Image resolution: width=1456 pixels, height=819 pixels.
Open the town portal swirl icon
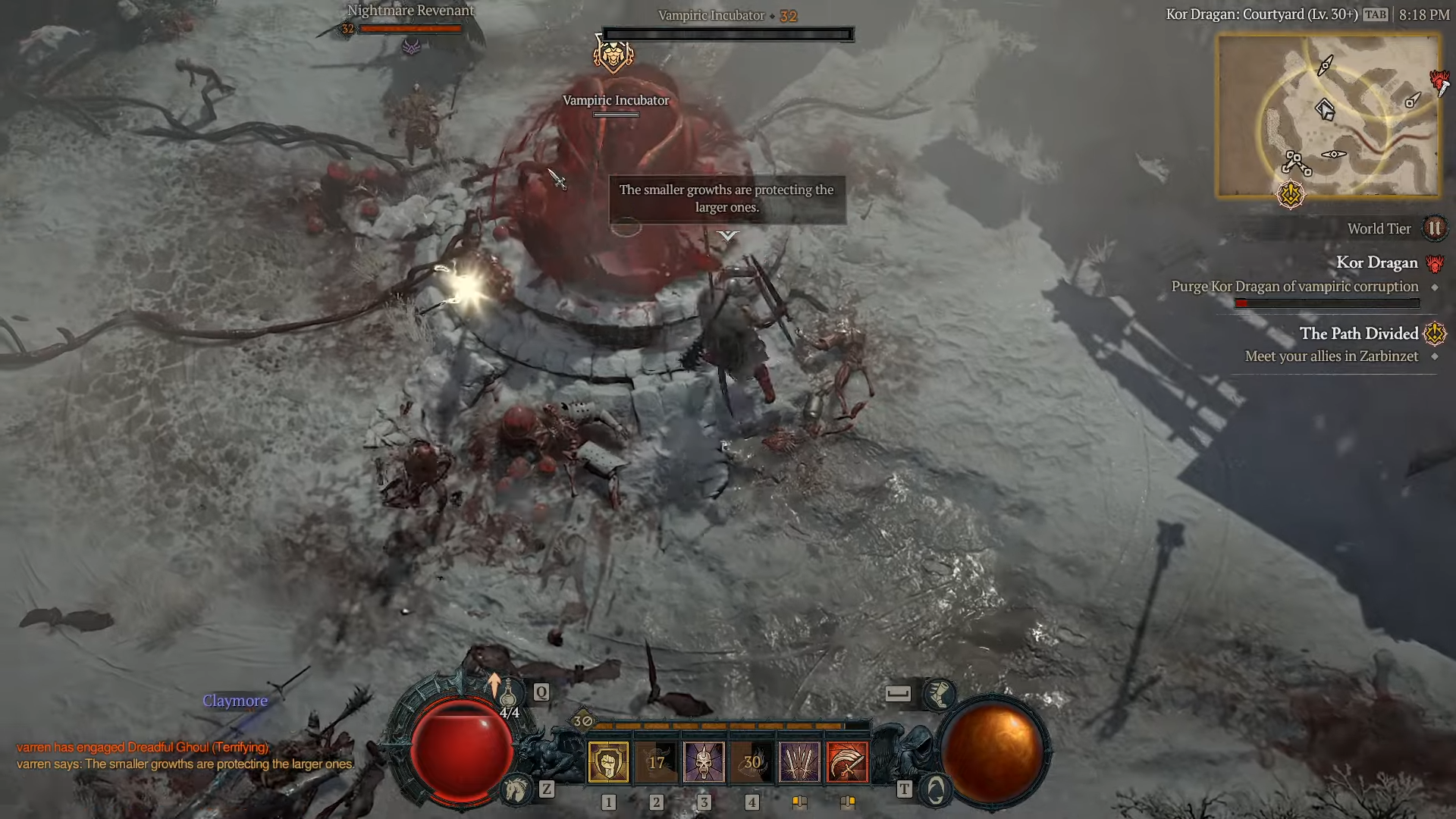click(x=936, y=790)
